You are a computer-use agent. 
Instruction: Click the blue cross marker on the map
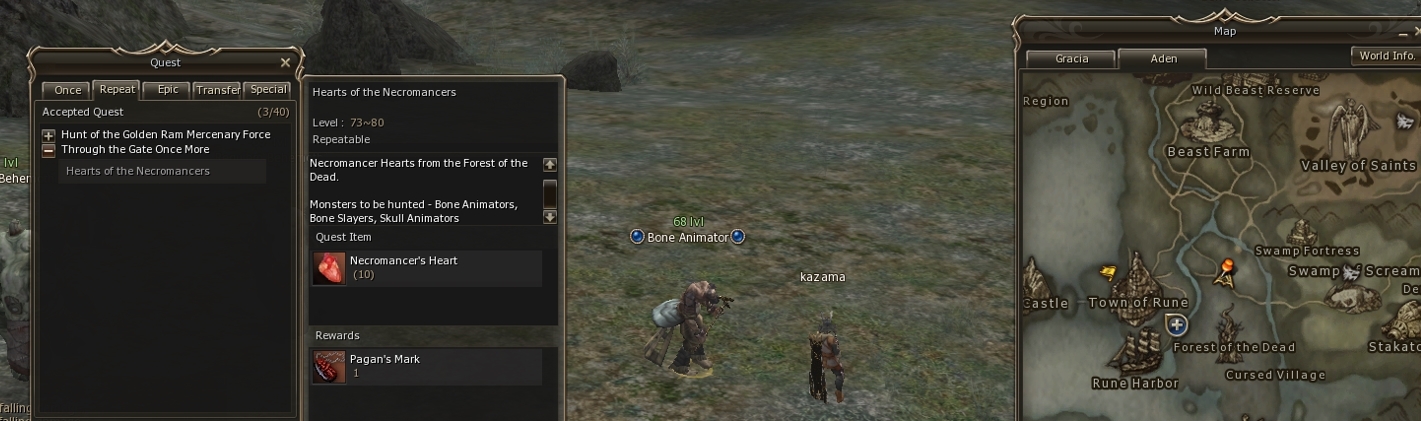pyautogui.click(x=1177, y=324)
